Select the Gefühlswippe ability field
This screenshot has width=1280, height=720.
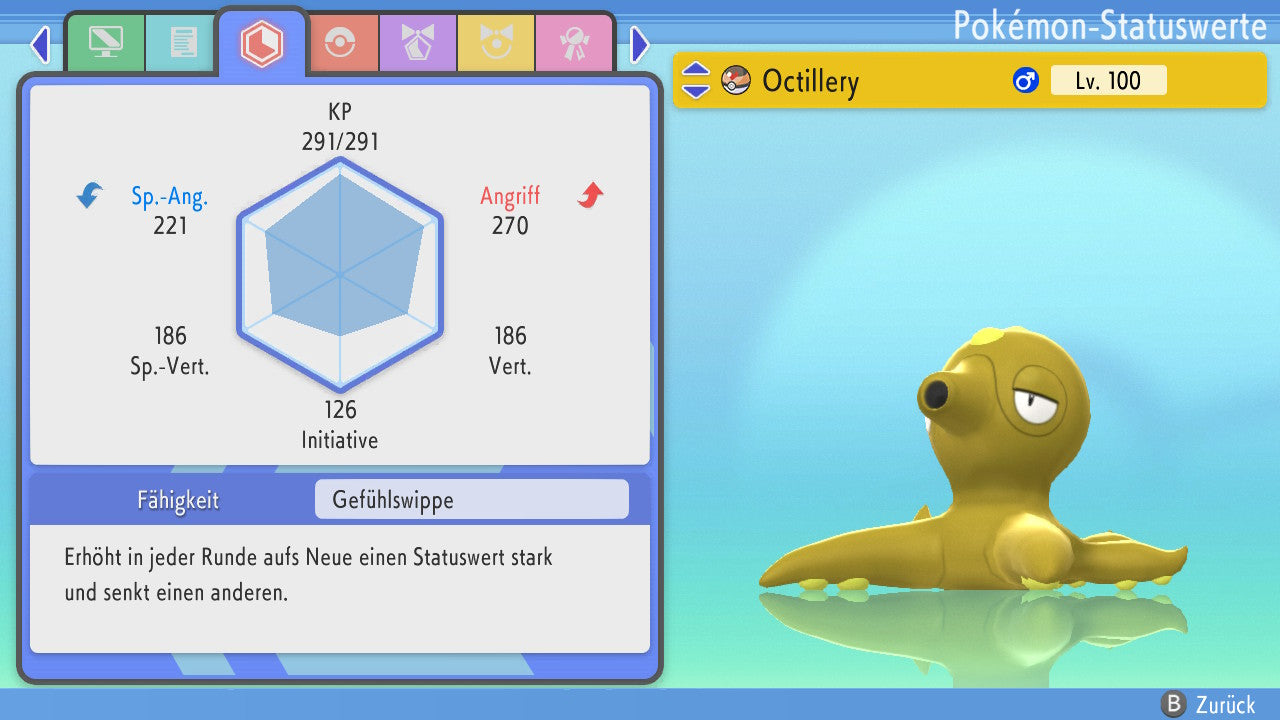coord(471,500)
